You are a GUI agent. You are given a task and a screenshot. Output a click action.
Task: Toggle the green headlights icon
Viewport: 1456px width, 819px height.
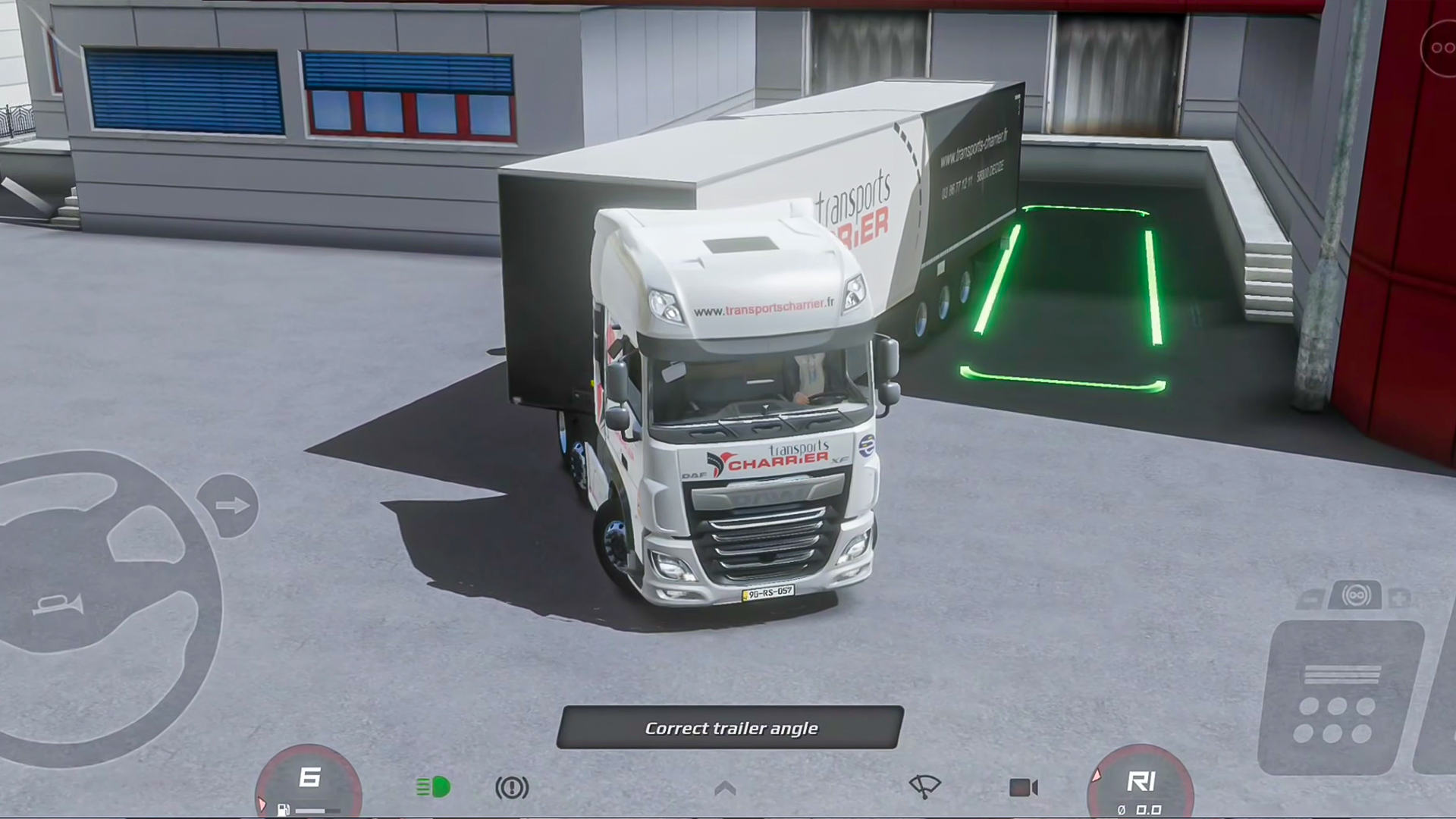(x=433, y=787)
